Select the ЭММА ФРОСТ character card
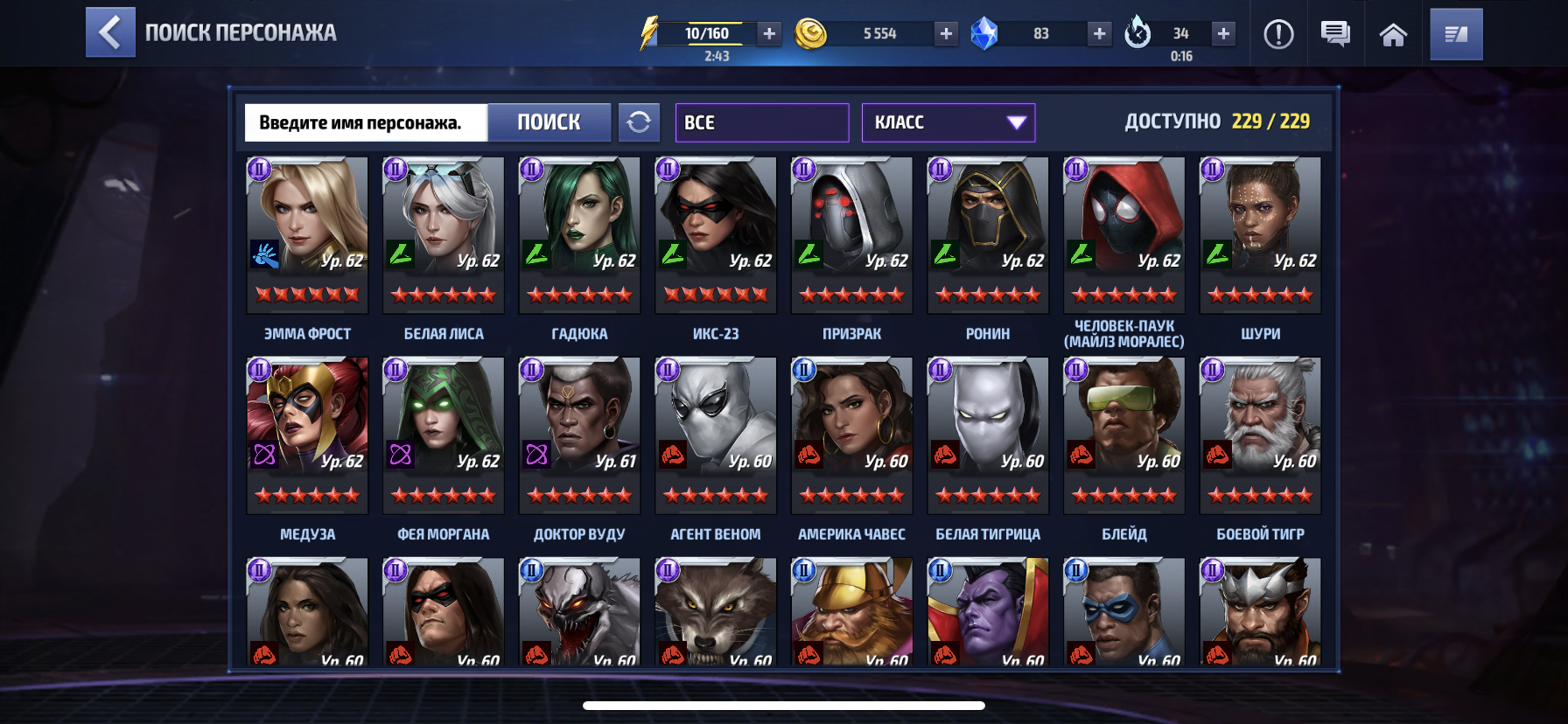The width and height of the screenshot is (1568, 724). coord(306,236)
